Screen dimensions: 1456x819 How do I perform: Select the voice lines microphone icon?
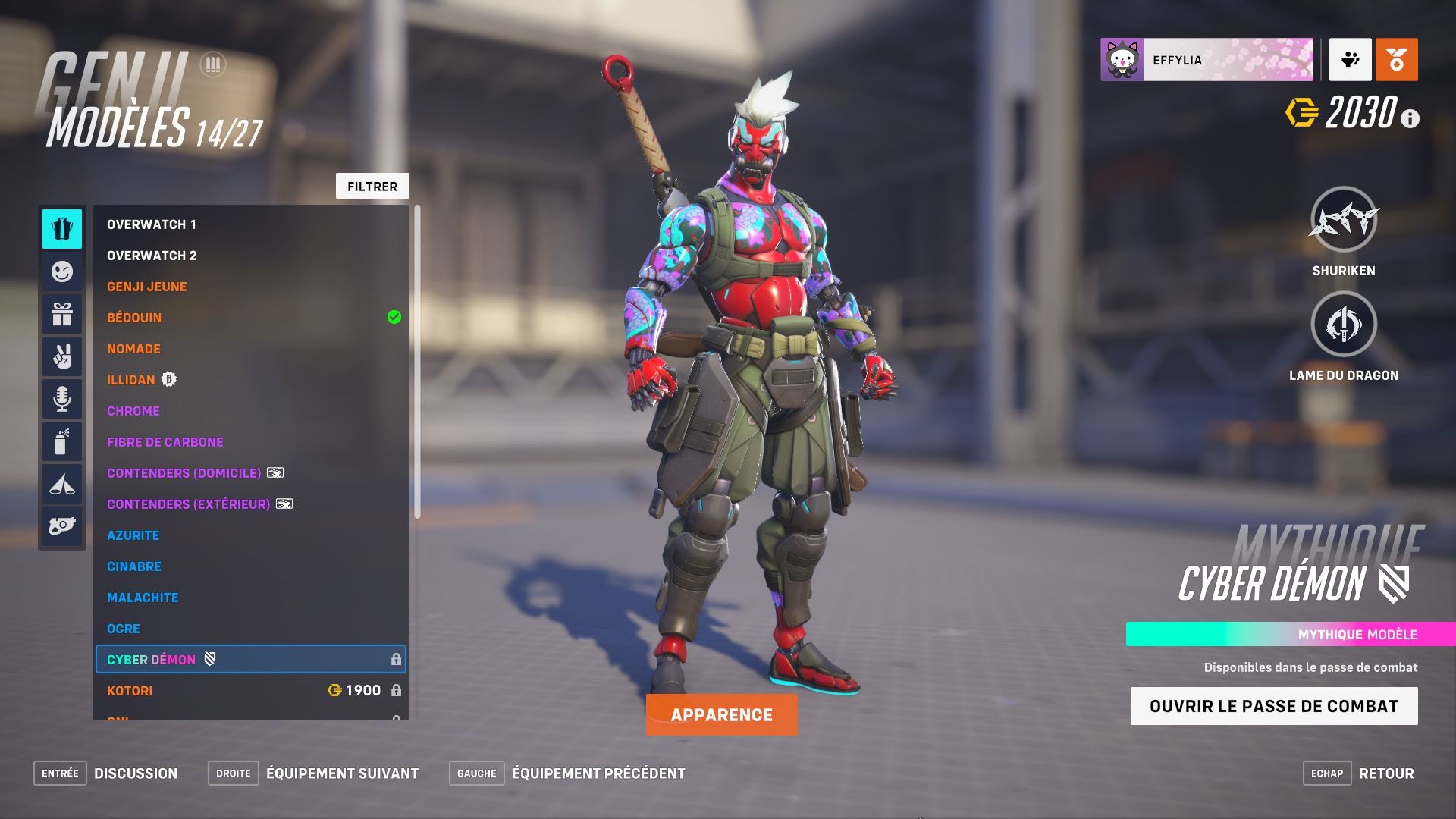tap(61, 399)
